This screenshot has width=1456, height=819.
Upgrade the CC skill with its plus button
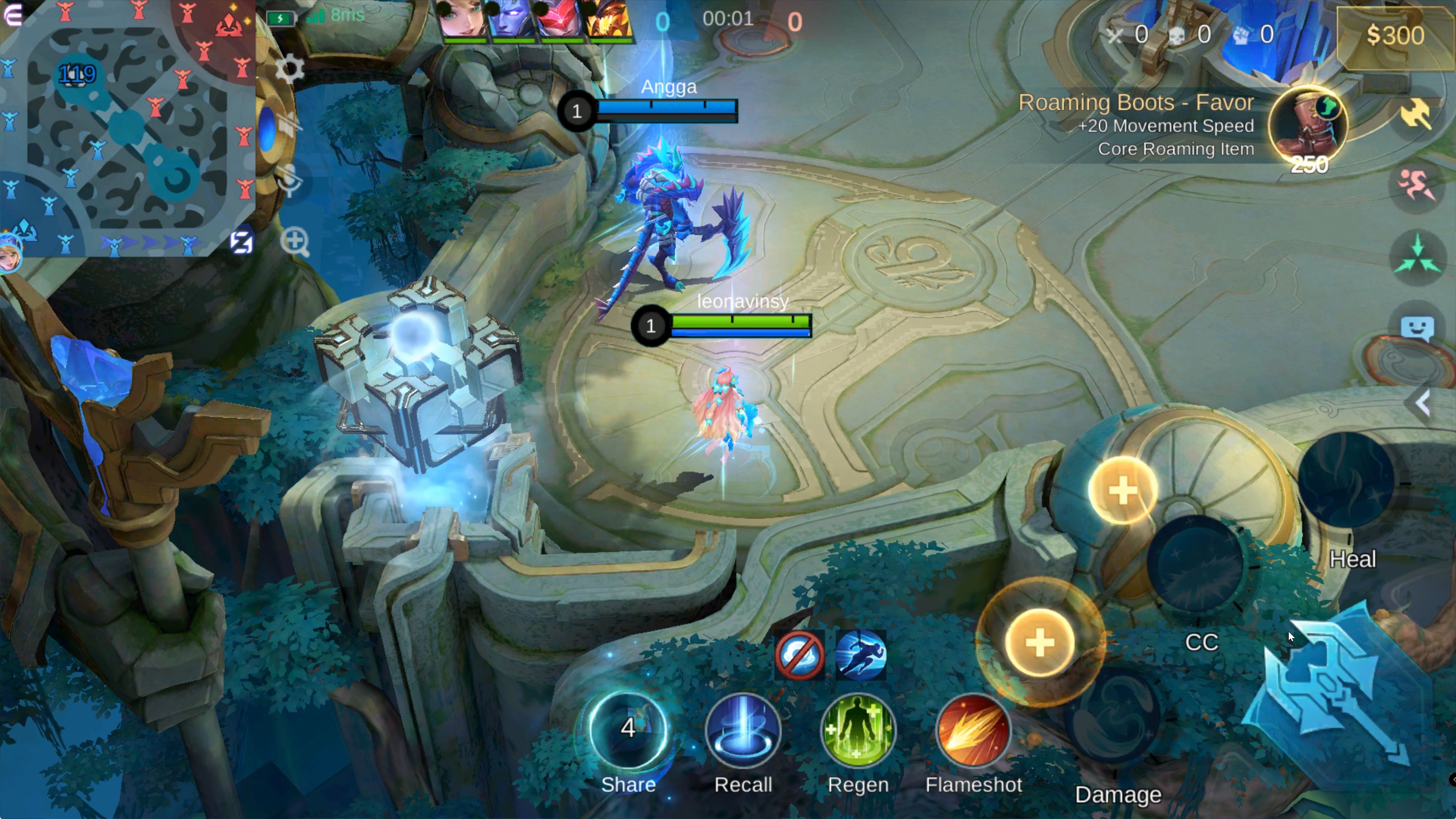(x=1122, y=490)
